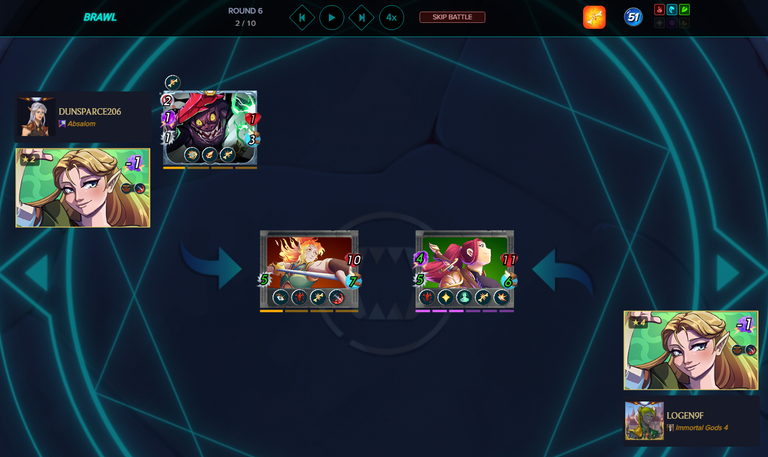Play the battle animation
The width and height of the screenshot is (768, 457).
point(332,17)
